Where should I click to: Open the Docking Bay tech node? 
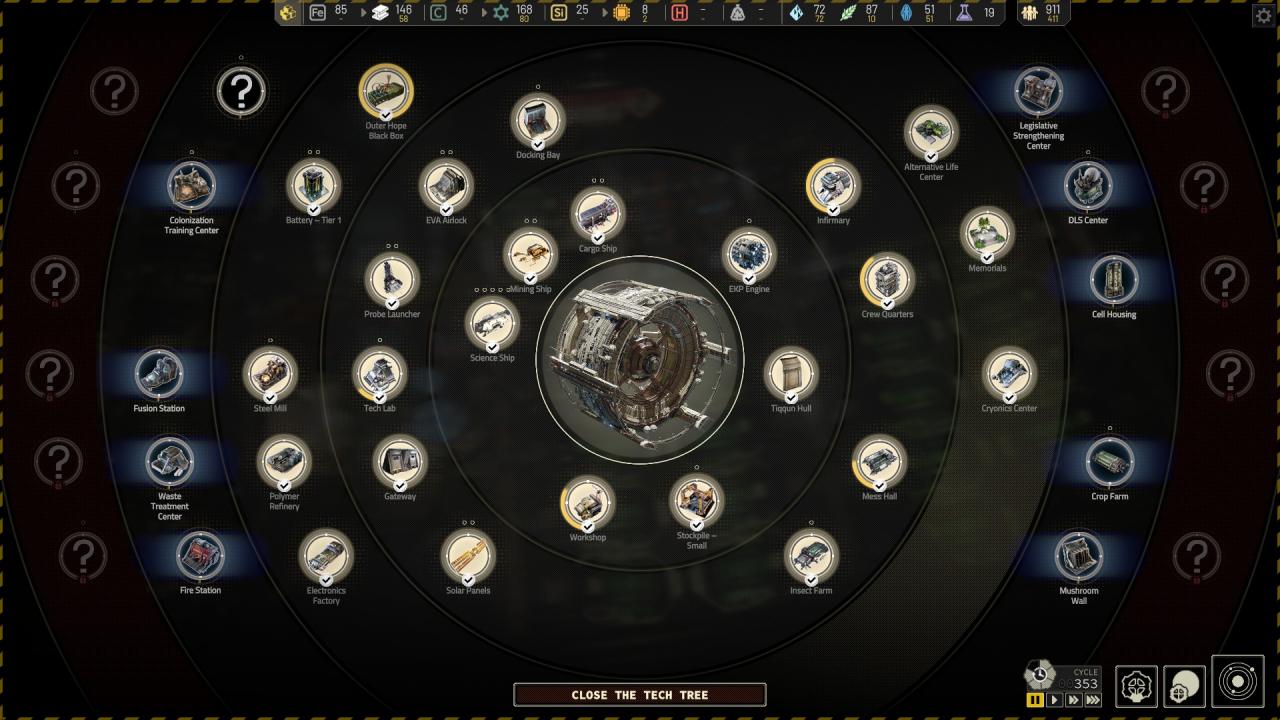coord(538,120)
